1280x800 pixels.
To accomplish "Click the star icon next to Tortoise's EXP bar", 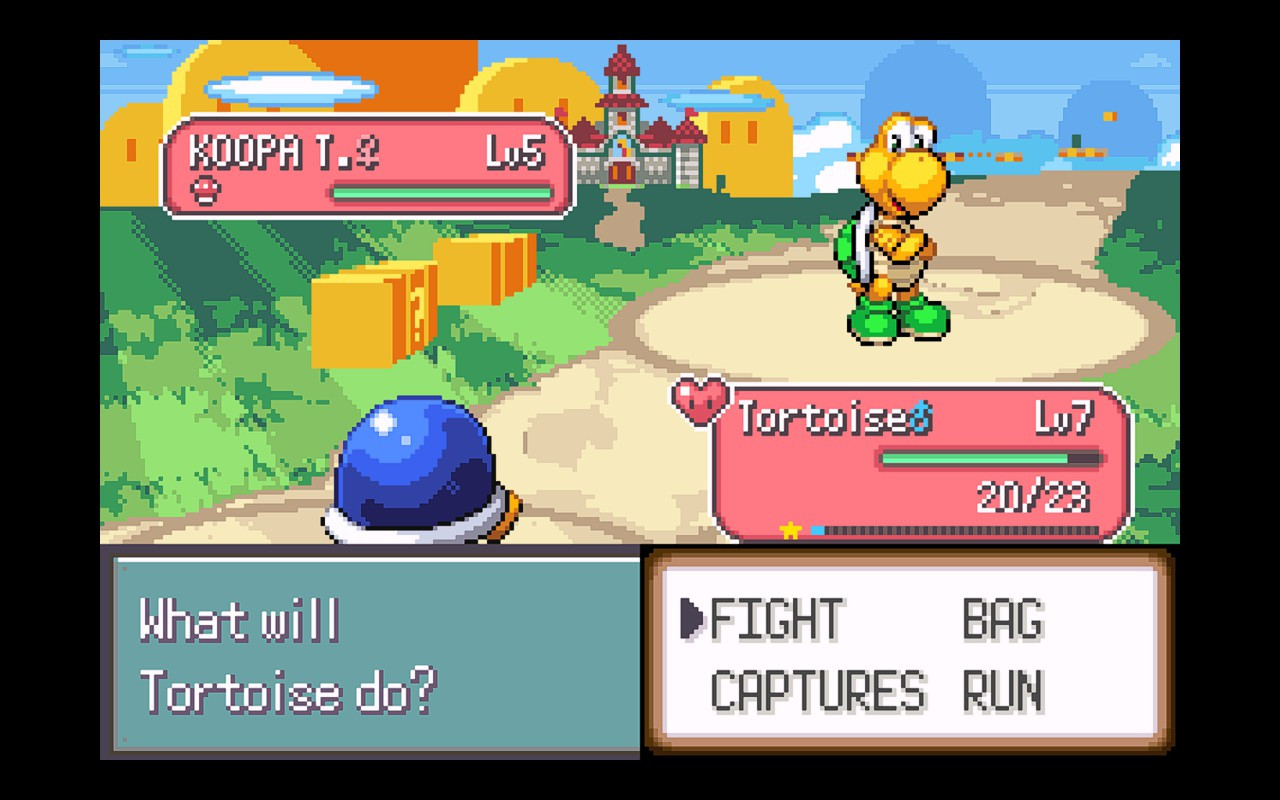I will [x=789, y=528].
